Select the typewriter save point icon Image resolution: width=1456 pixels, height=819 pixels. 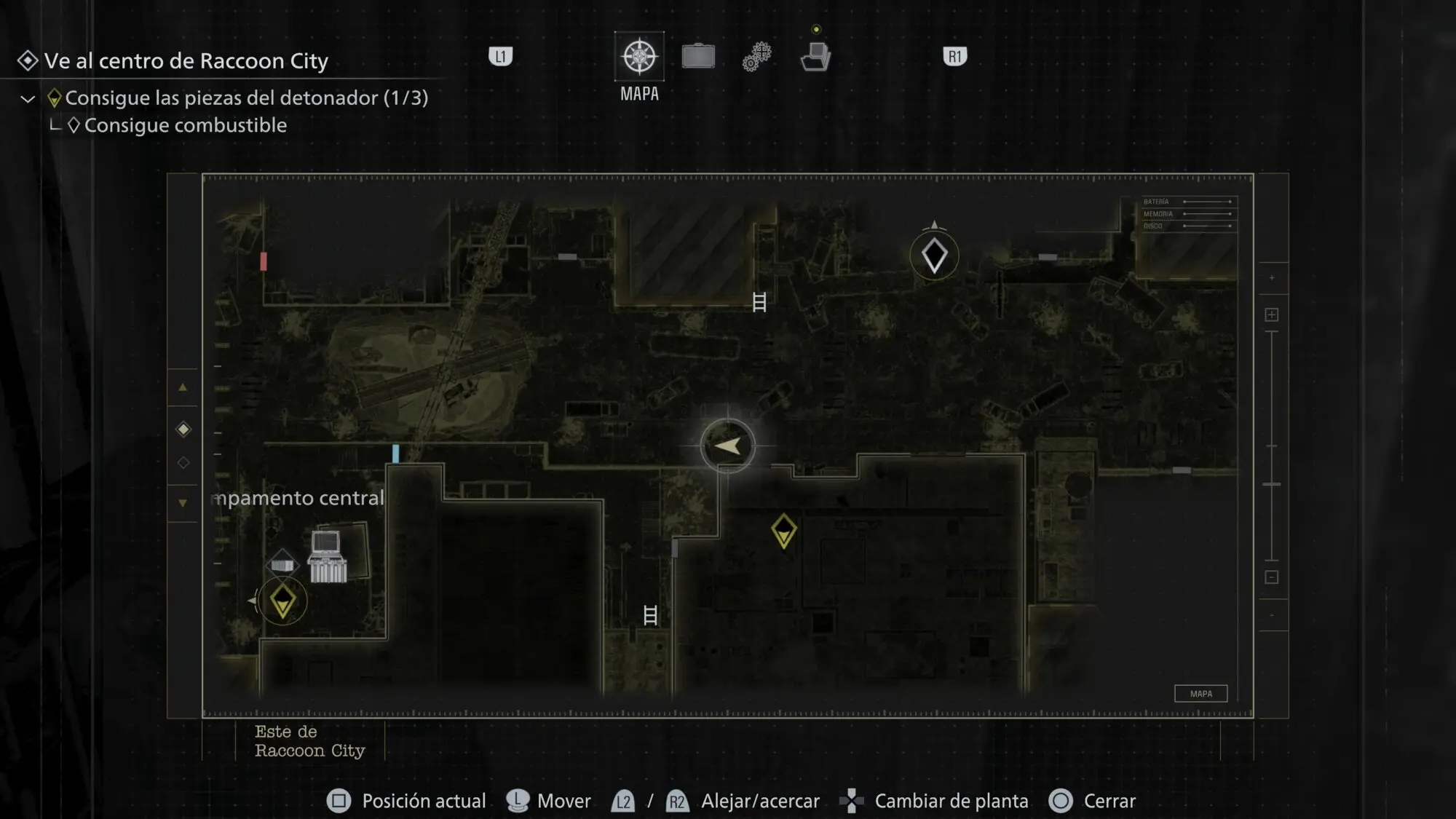pos(327,557)
